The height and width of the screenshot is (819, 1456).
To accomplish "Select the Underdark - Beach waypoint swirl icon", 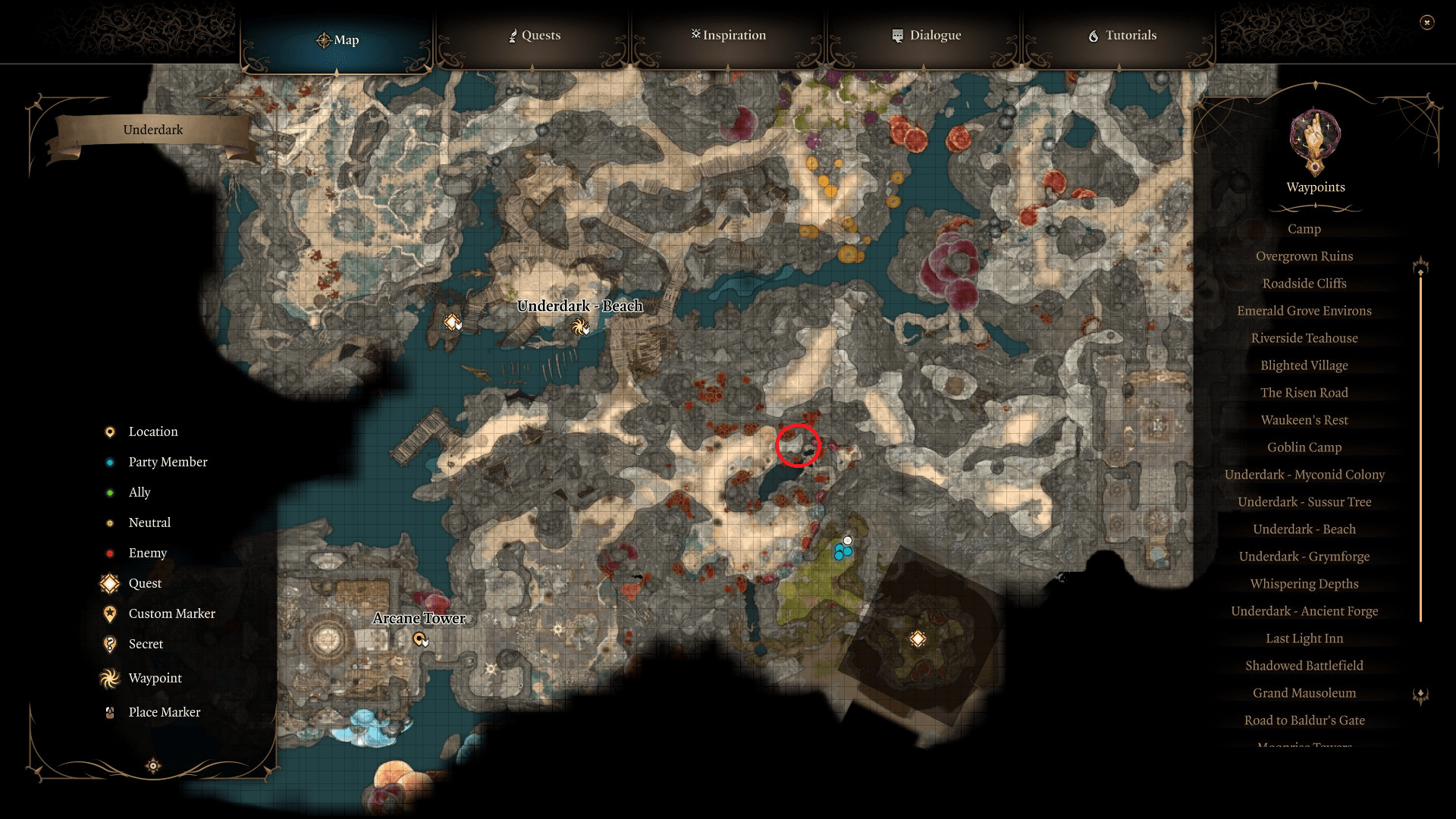I will coord(581,328).
